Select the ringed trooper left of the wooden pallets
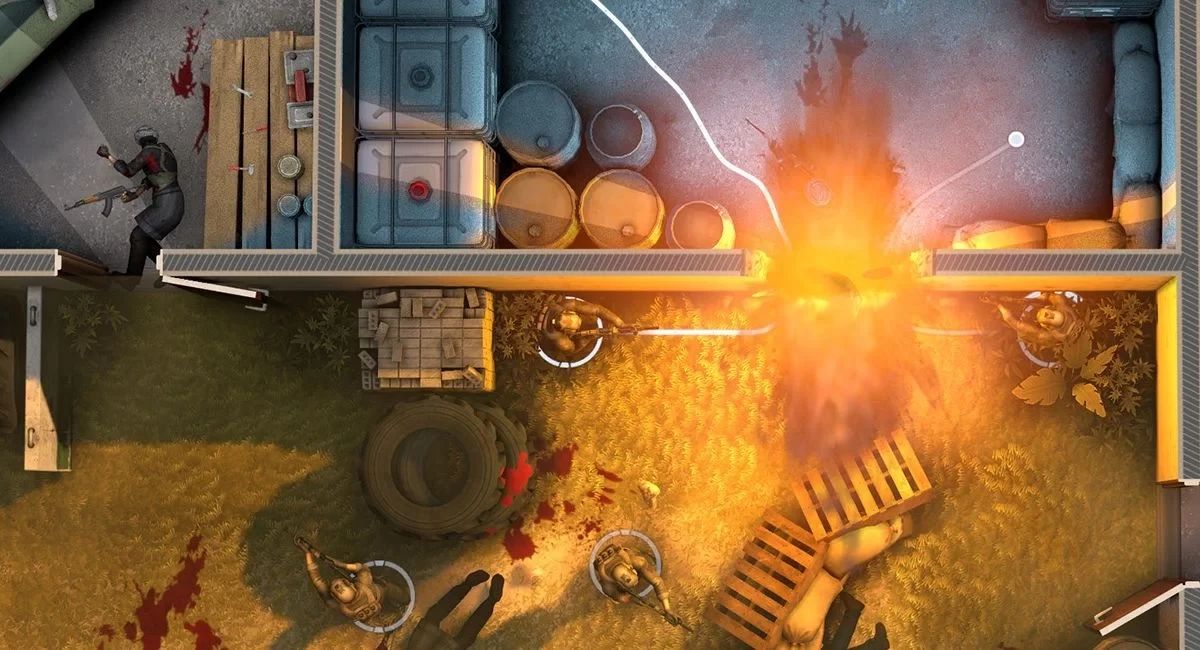The width and height of the screenshot is (1200, 650). click(625, 567)
